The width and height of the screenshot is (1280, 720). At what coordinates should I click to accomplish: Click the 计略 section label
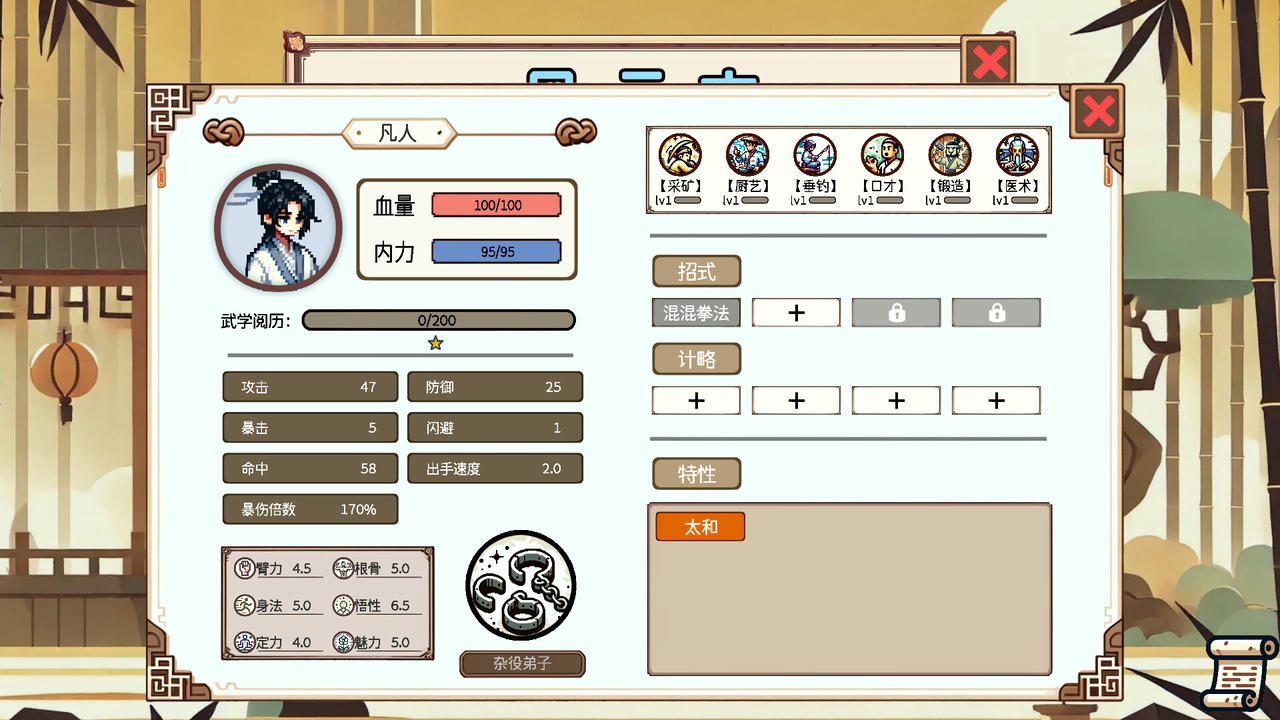pyautogui.click(x=697, y=359)
